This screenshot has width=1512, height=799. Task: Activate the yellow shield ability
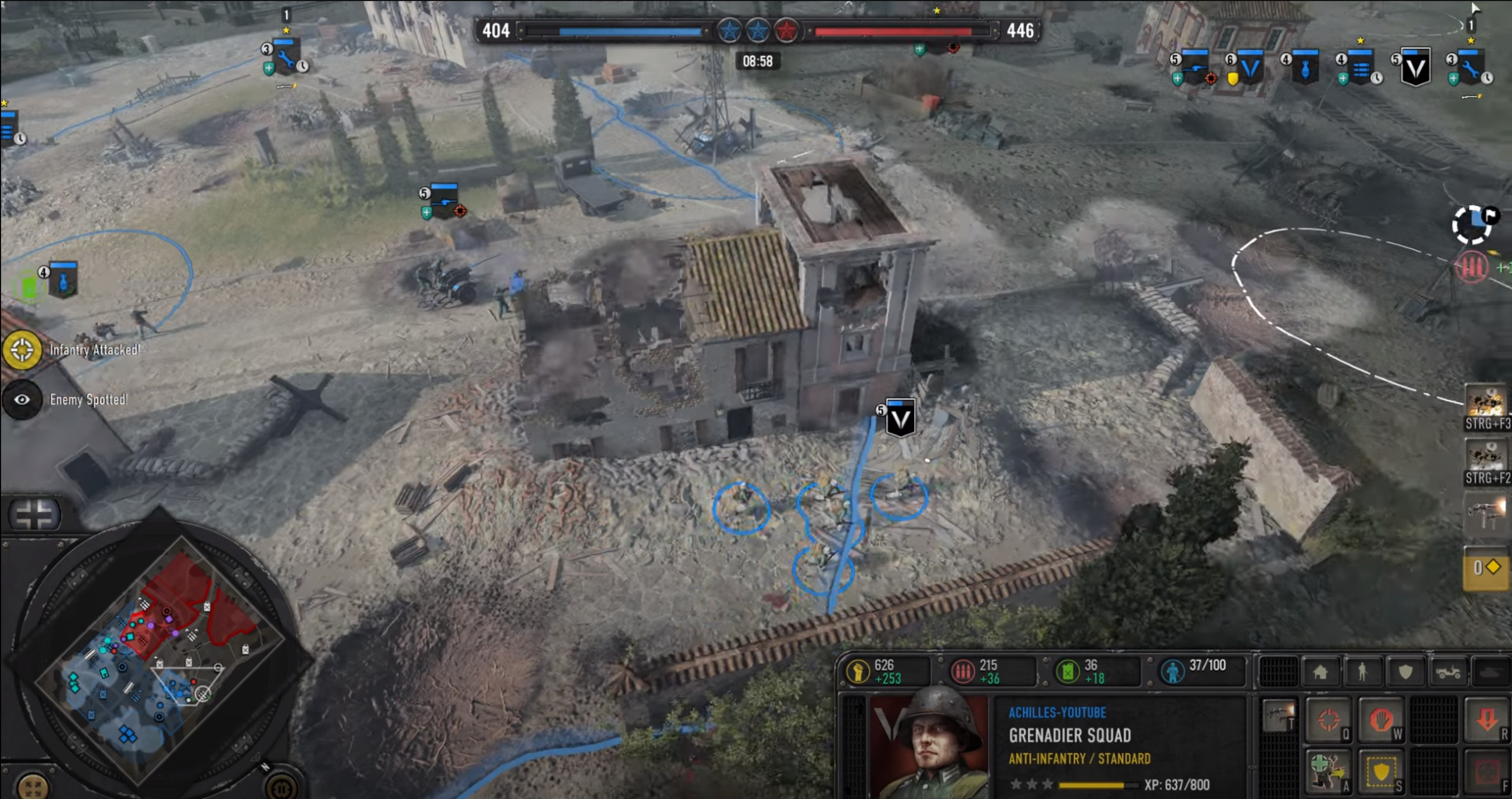click(1381, 771)
